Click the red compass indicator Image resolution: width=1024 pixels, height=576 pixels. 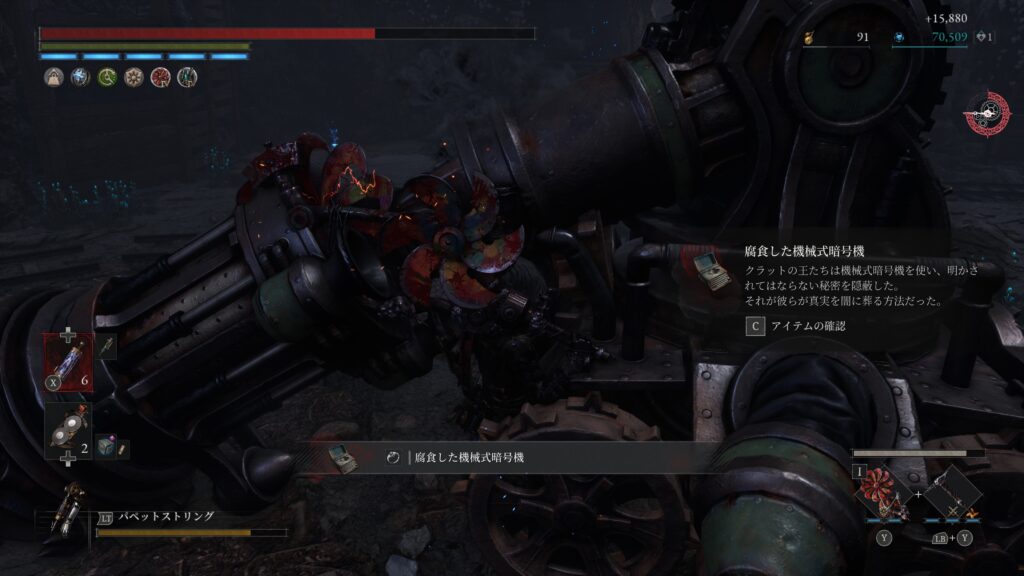click(x=986, y=114)
